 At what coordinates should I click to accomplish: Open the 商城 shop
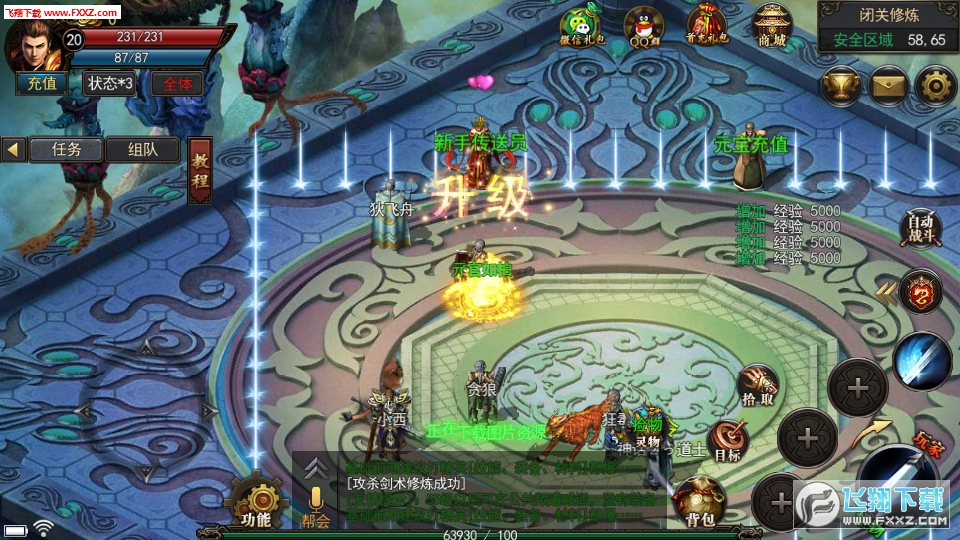[771, 28]
